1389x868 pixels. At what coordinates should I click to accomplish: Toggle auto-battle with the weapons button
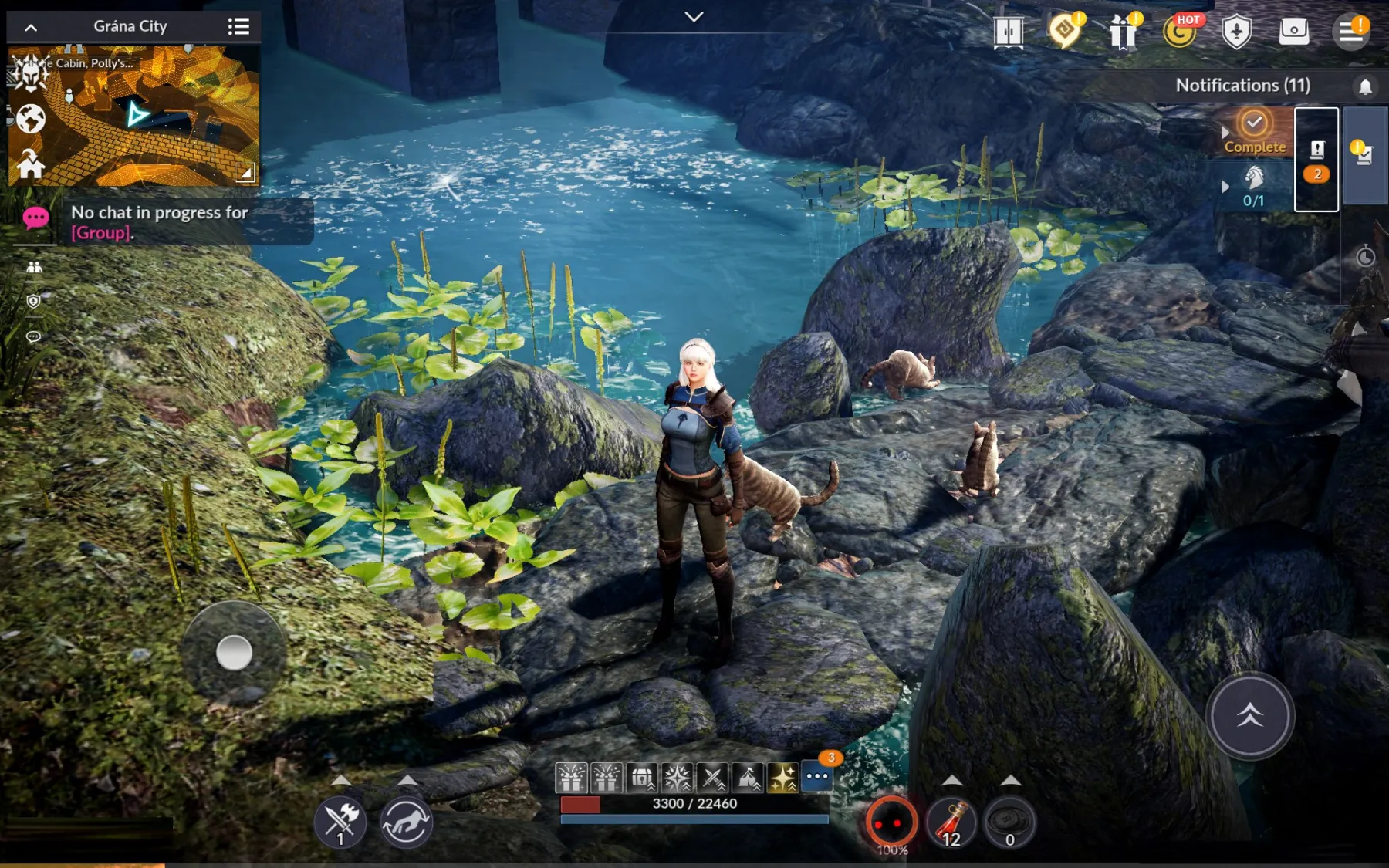point(340,823)
